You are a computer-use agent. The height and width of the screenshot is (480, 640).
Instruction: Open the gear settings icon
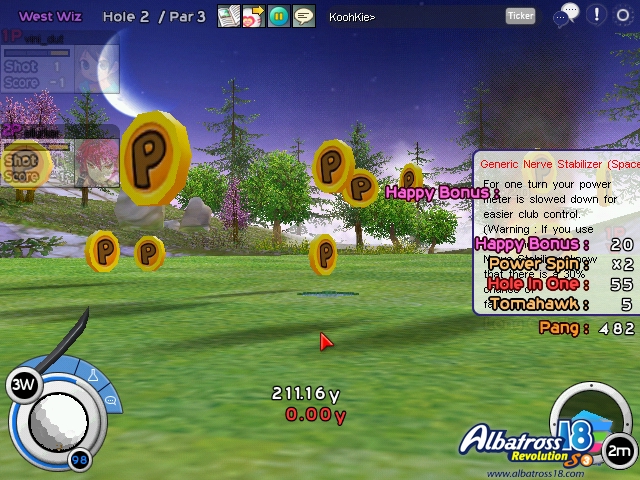[624, 15]
